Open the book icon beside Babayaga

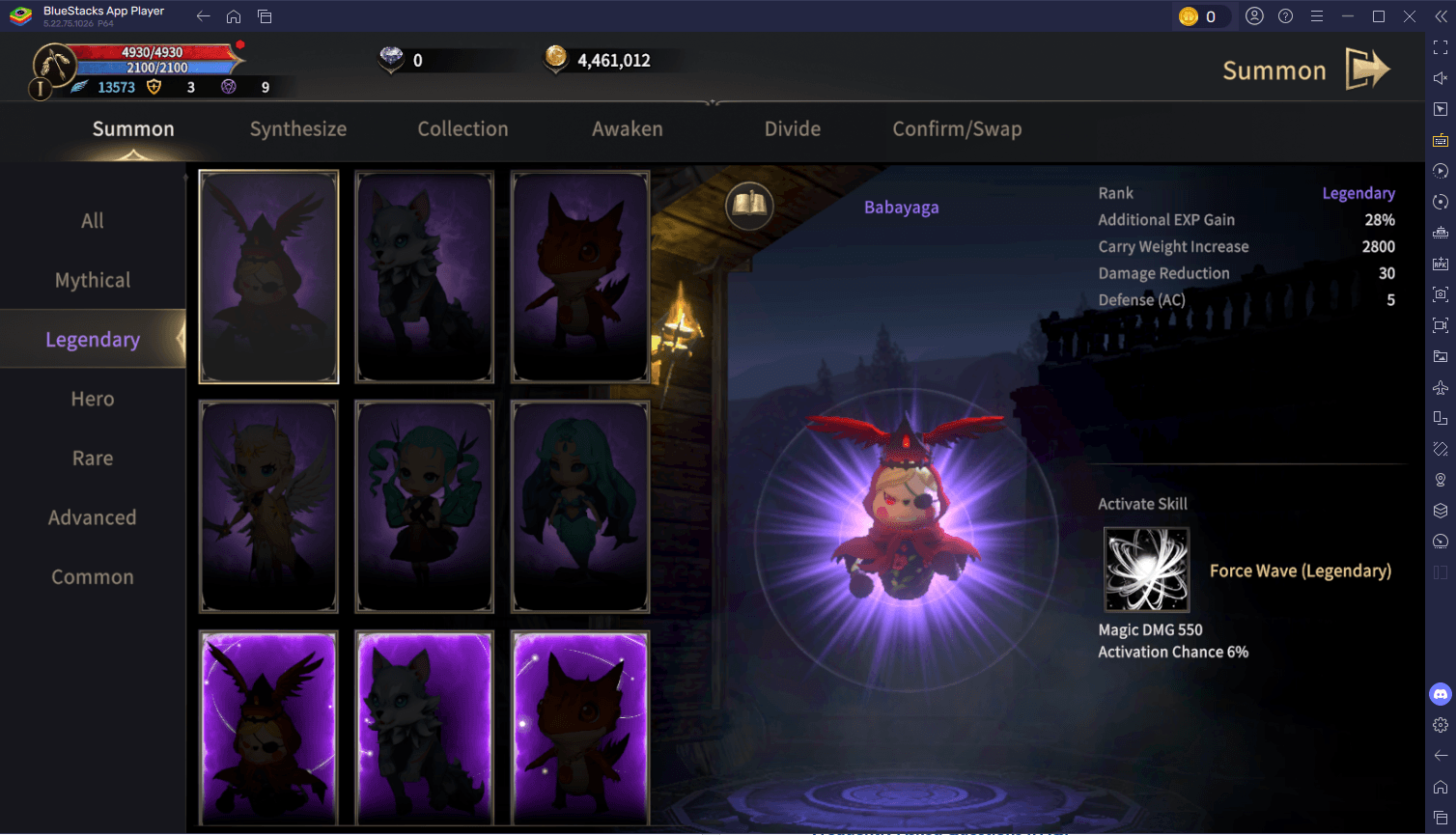(x=749, y=206)
